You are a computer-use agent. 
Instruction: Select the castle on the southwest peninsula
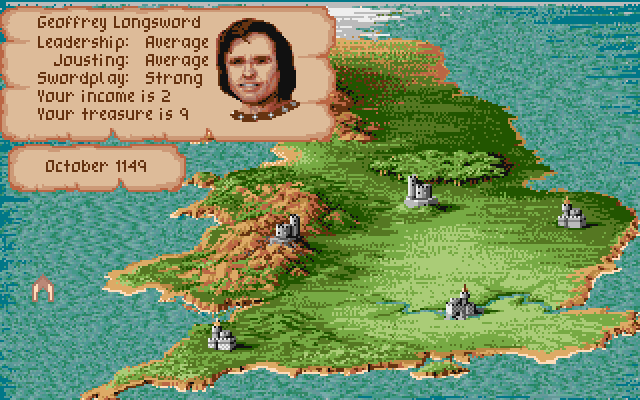tap(220, 336)
